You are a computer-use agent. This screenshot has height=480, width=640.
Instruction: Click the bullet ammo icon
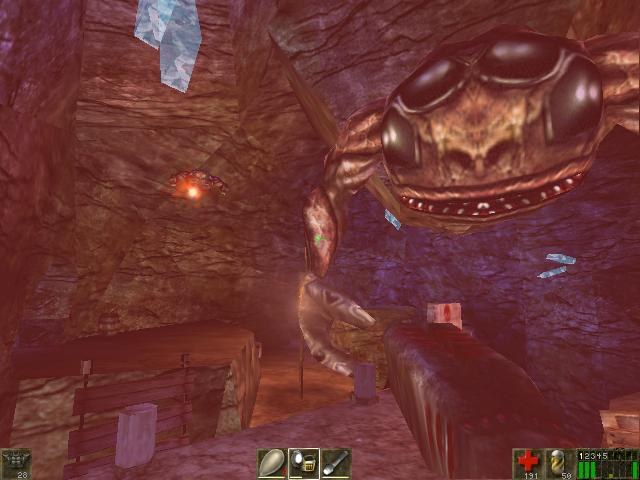tap(559, 461)
